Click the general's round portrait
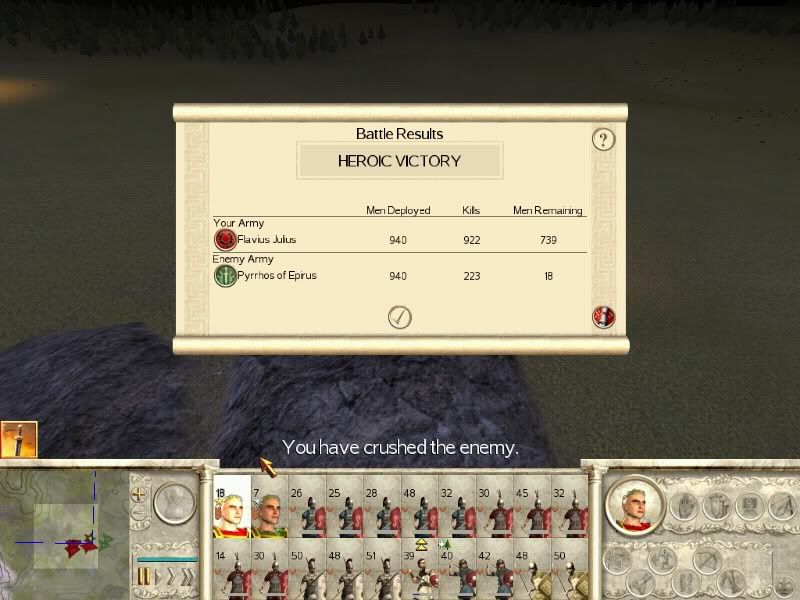Image resolution: width=800 pixels, height=600 pixels. tap(634, 505)
